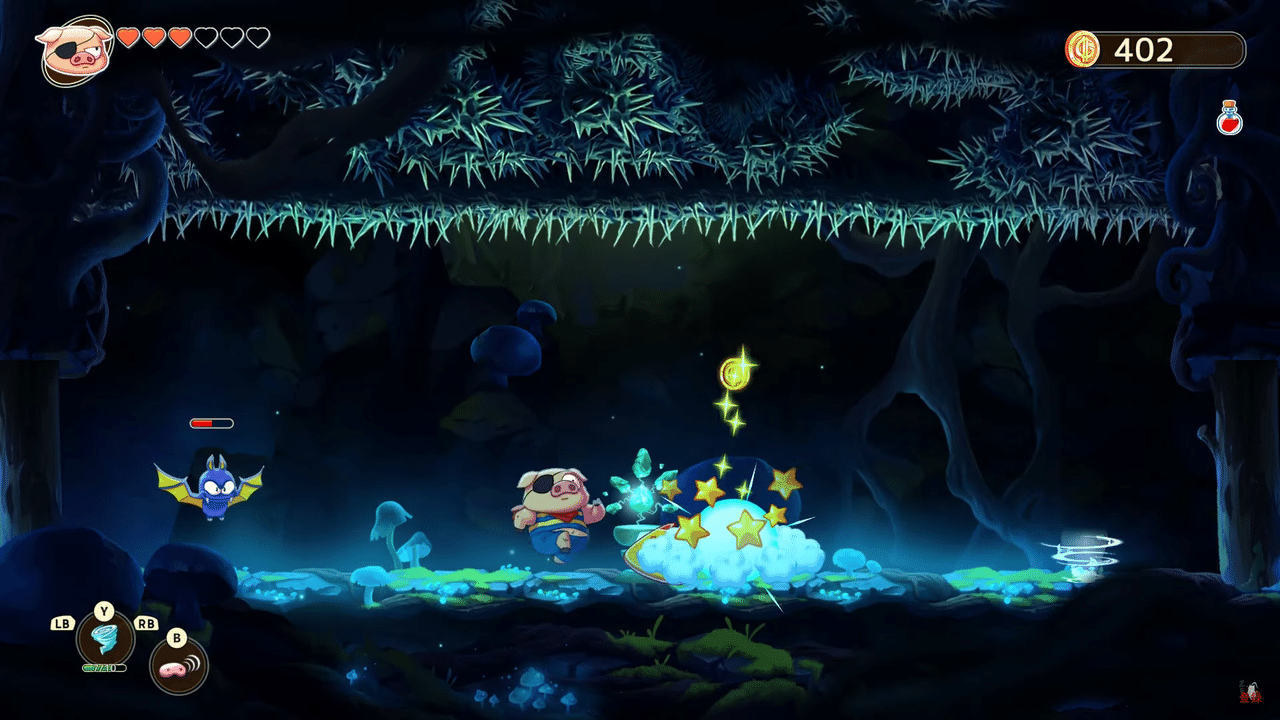The width and height of the screenshot is (1280, 720).
Task: Open the circular tornado ability slot frame
Action: pos(104,641)
